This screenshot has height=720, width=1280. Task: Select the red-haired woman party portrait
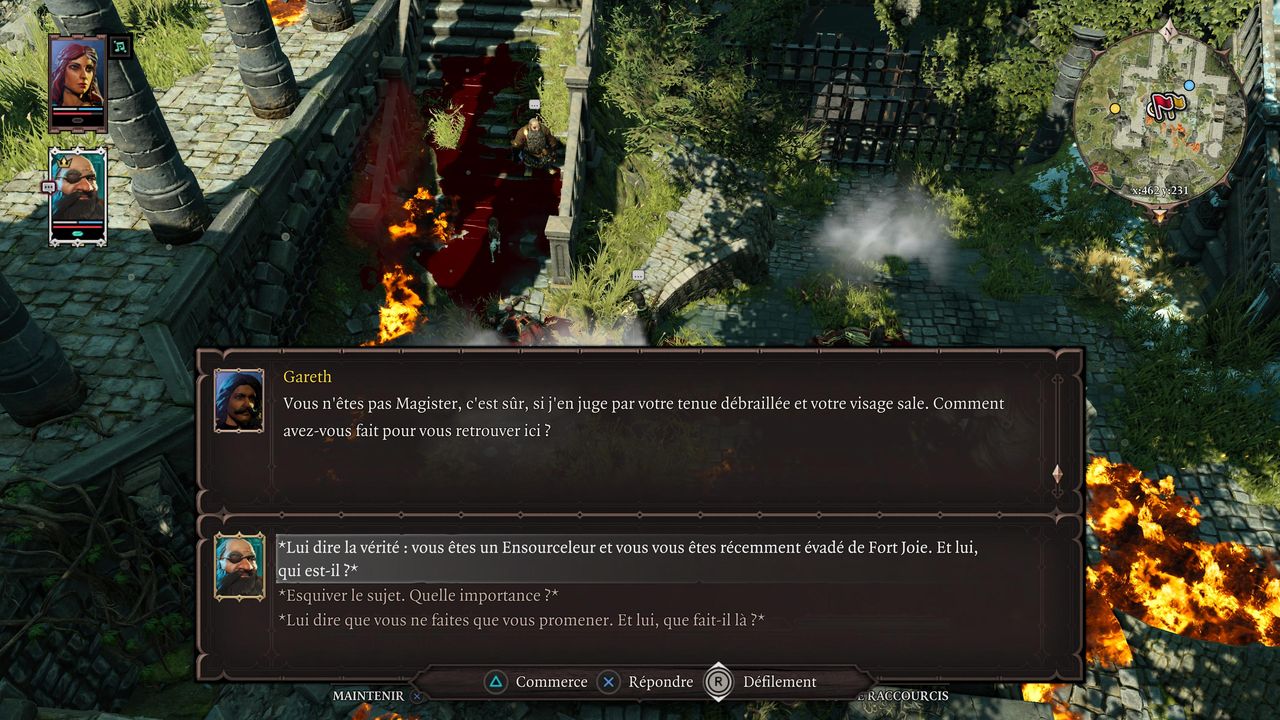click(x=77, y=82)
